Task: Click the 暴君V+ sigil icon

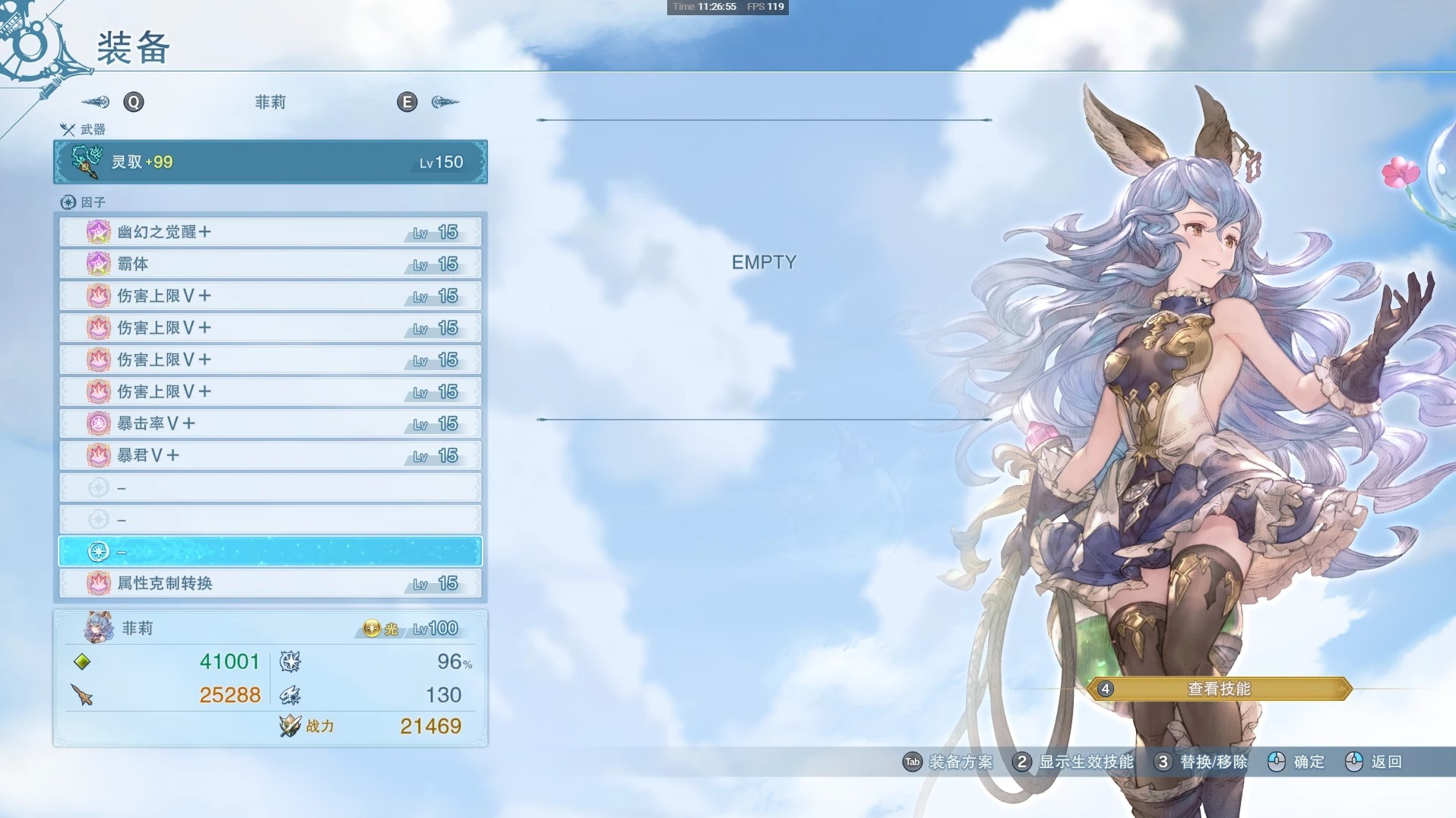Action: 99,455
